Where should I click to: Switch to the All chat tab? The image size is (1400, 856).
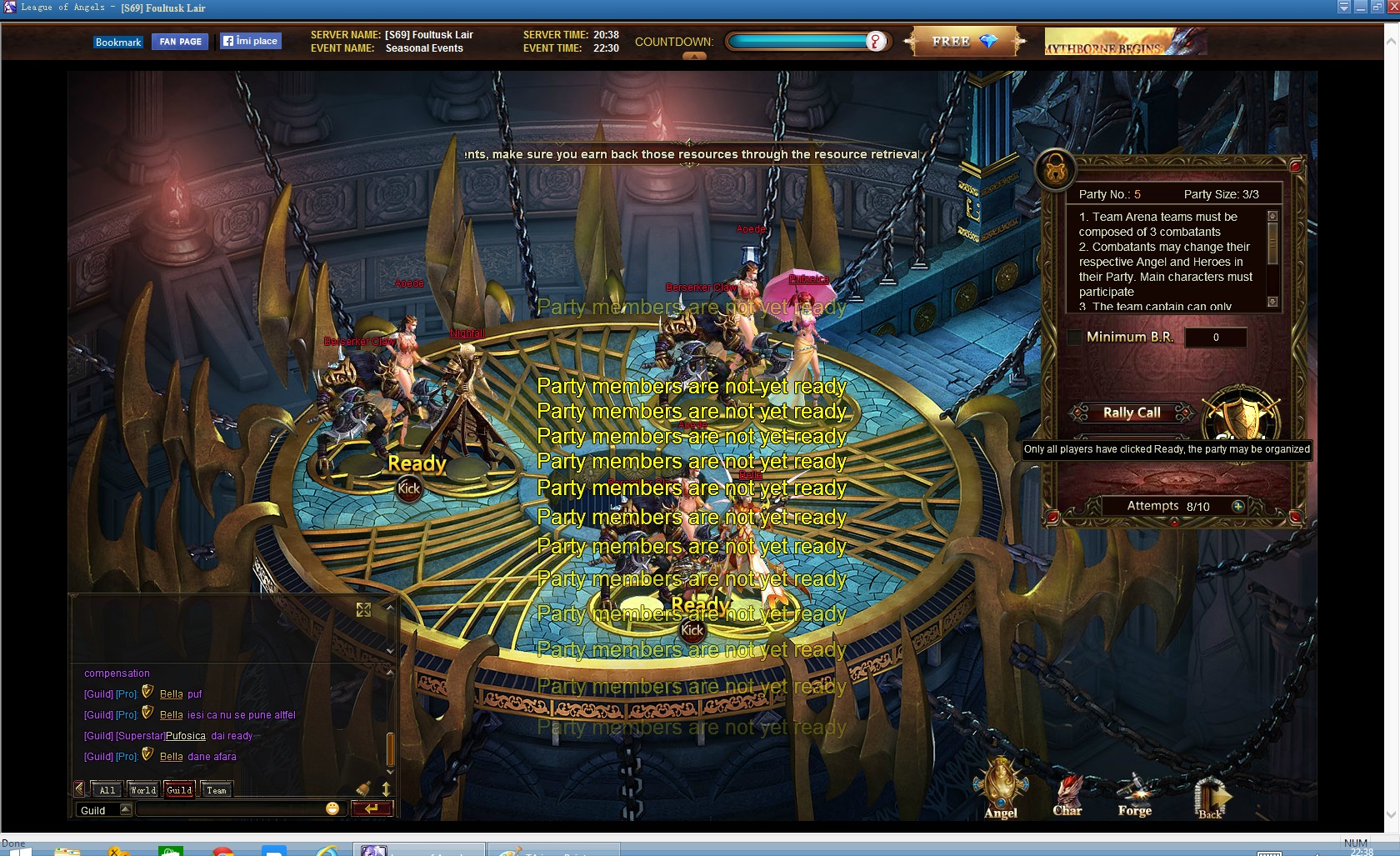[x=107, y=790]
